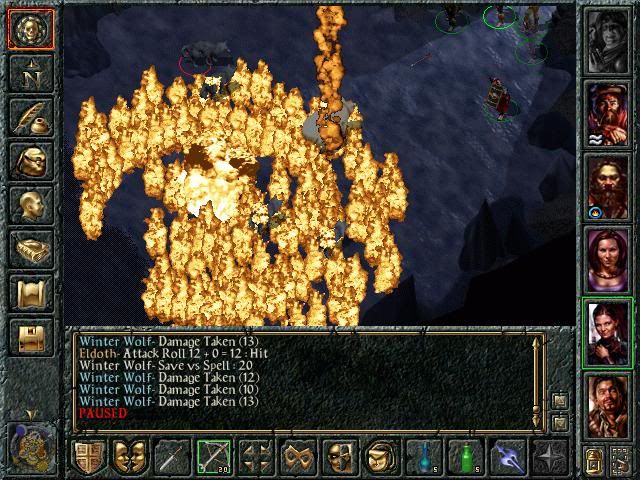The height and width of the screenshot is (480, 640).
Task: Use the green potion quick item
Action: pos(466,457)
